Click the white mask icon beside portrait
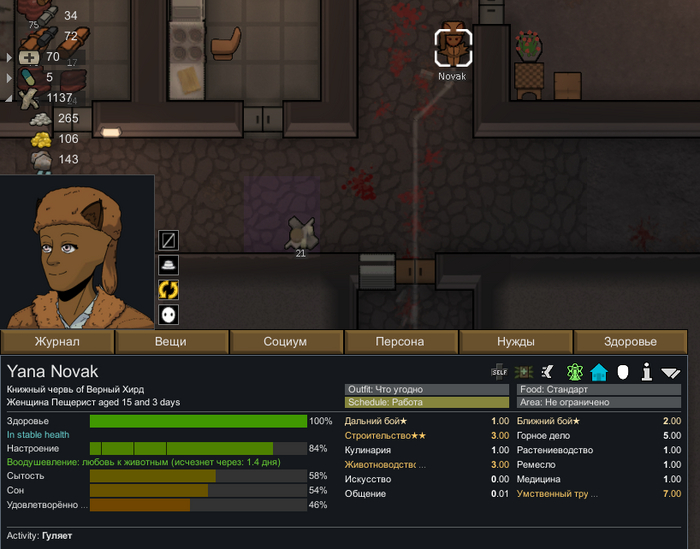The height and width of the screenshot is (549, 700). pos(169,314)
